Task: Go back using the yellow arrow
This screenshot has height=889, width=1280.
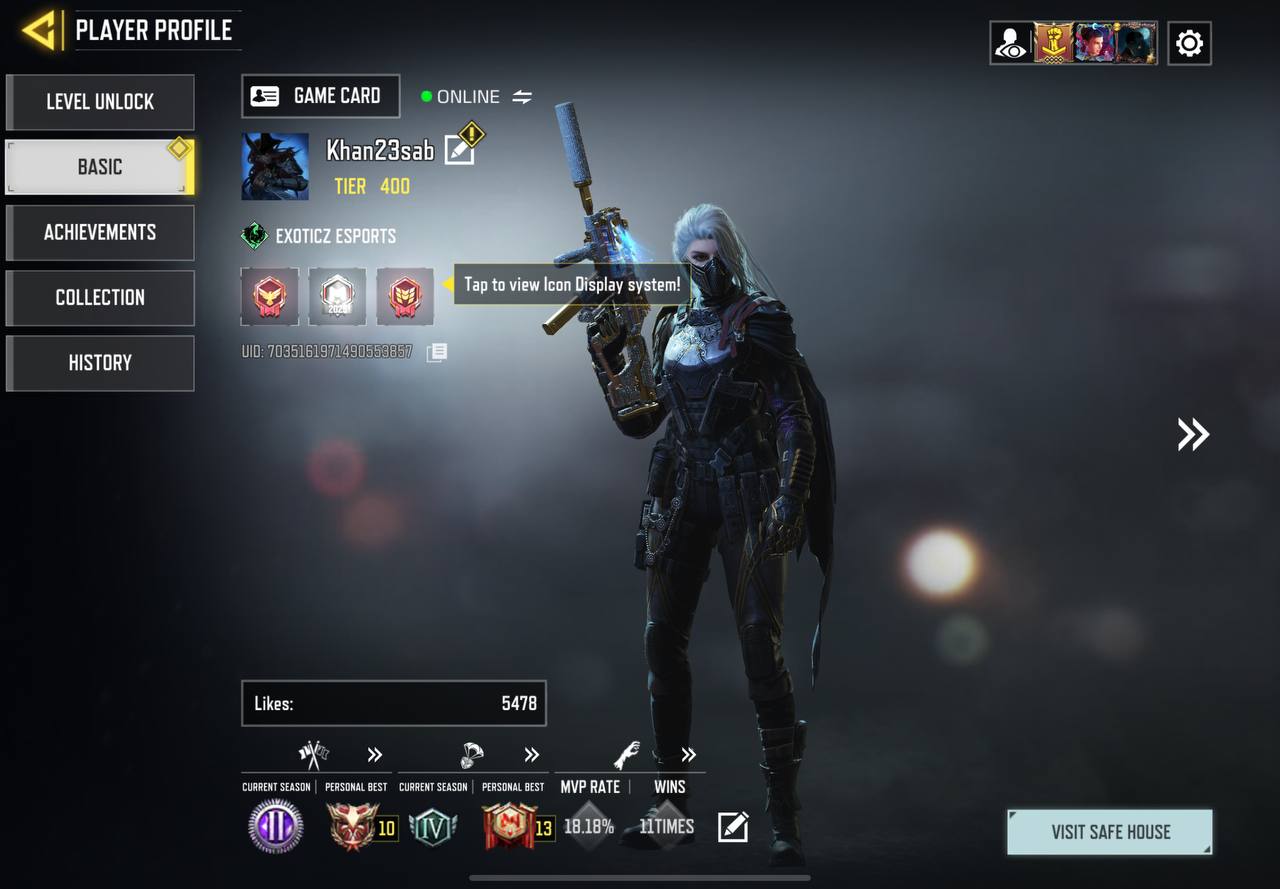Action: [40, 30]
